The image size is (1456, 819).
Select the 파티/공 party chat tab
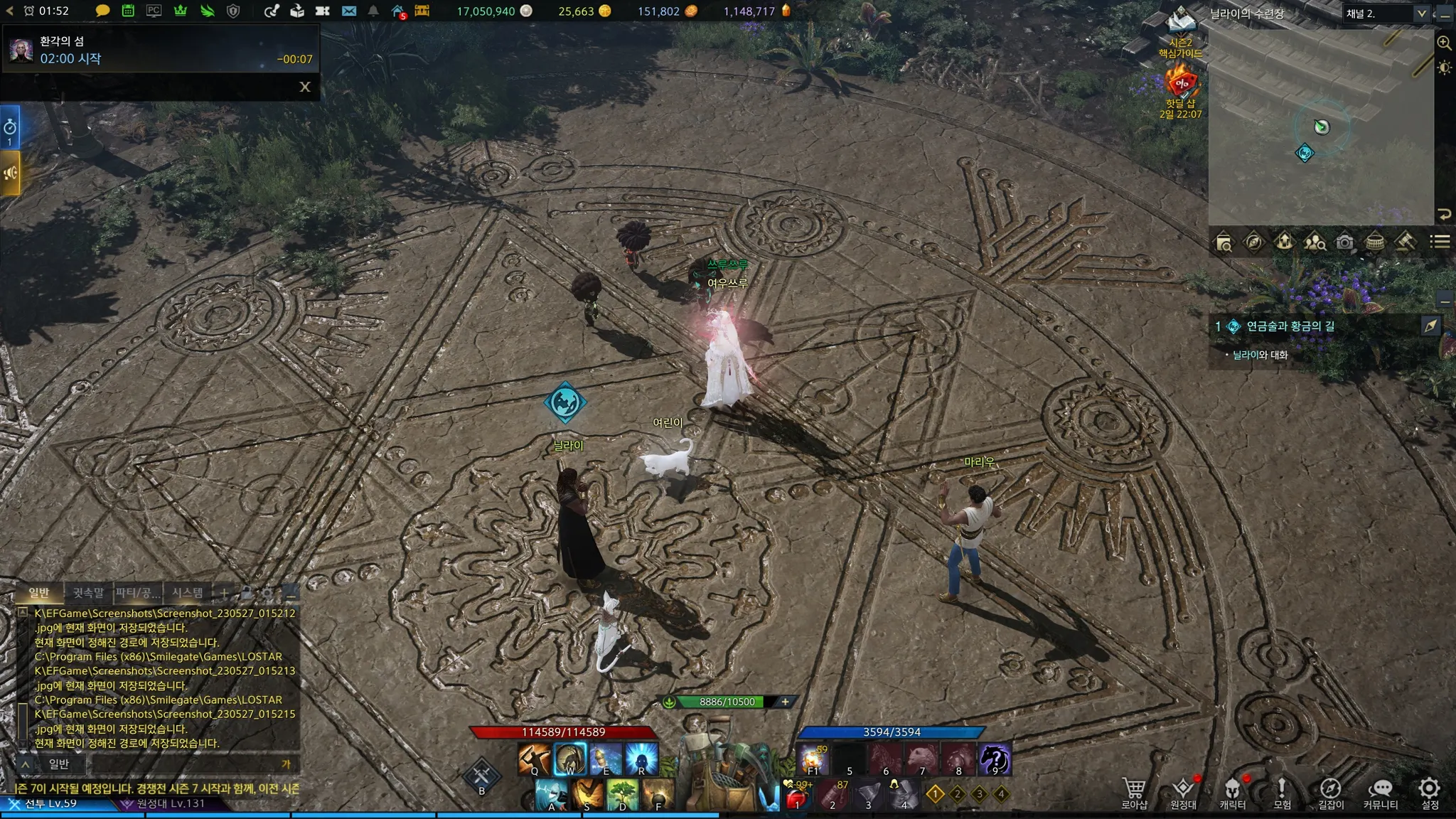coord(138,592)
